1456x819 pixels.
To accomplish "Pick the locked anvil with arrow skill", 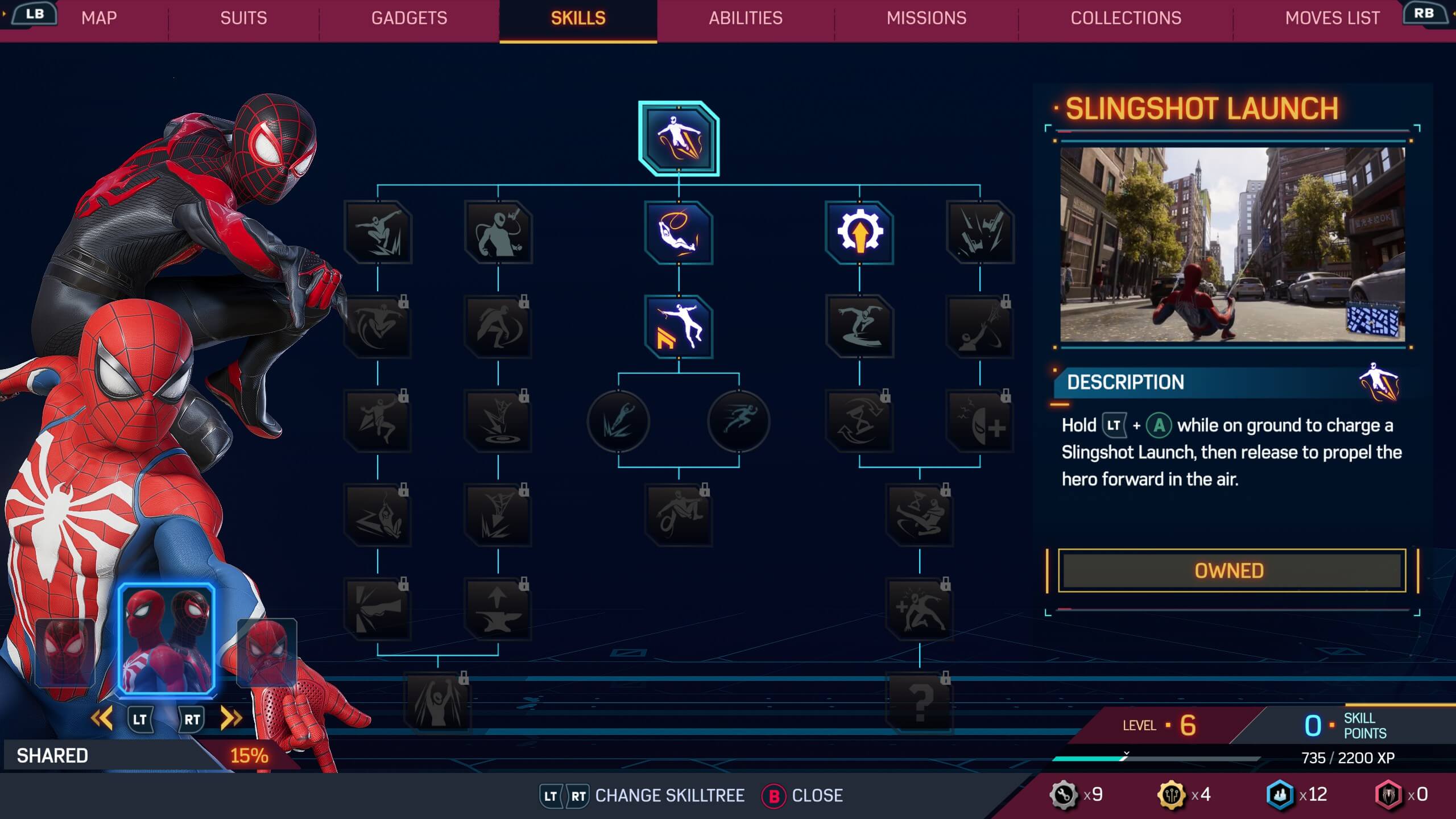I will [x=498, y=609].
